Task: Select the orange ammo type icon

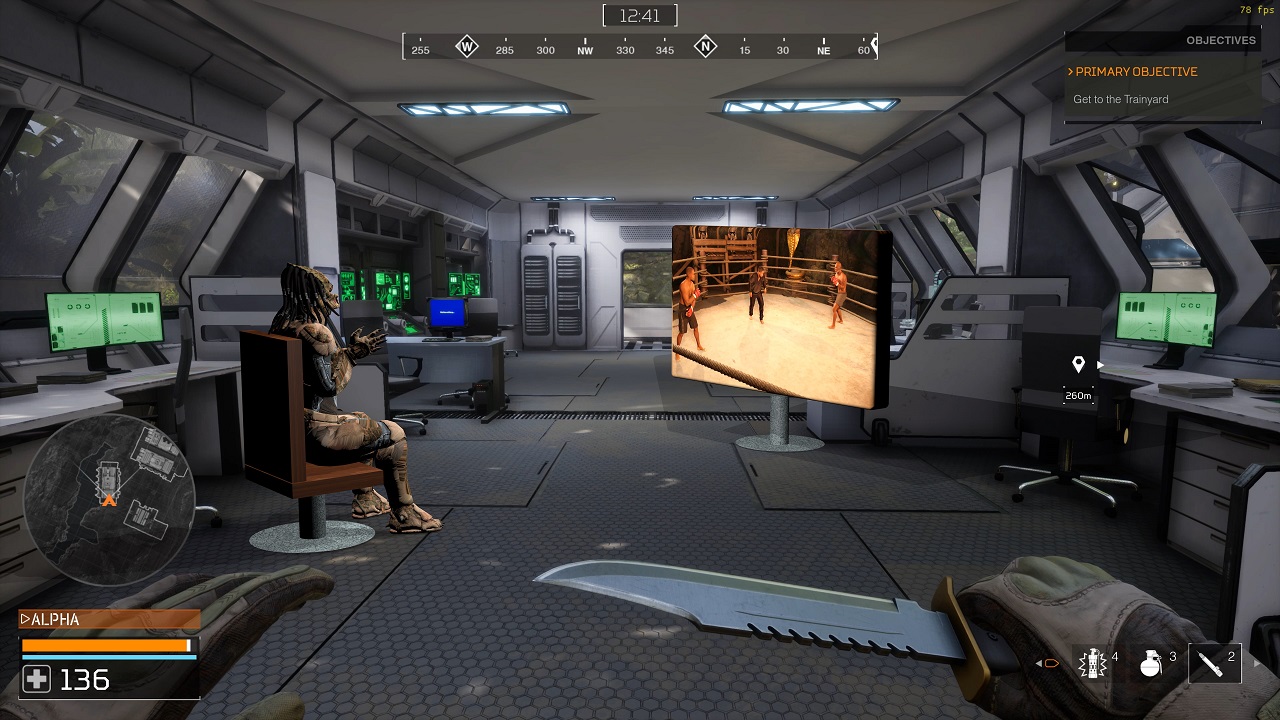Action: [1050, 663]
